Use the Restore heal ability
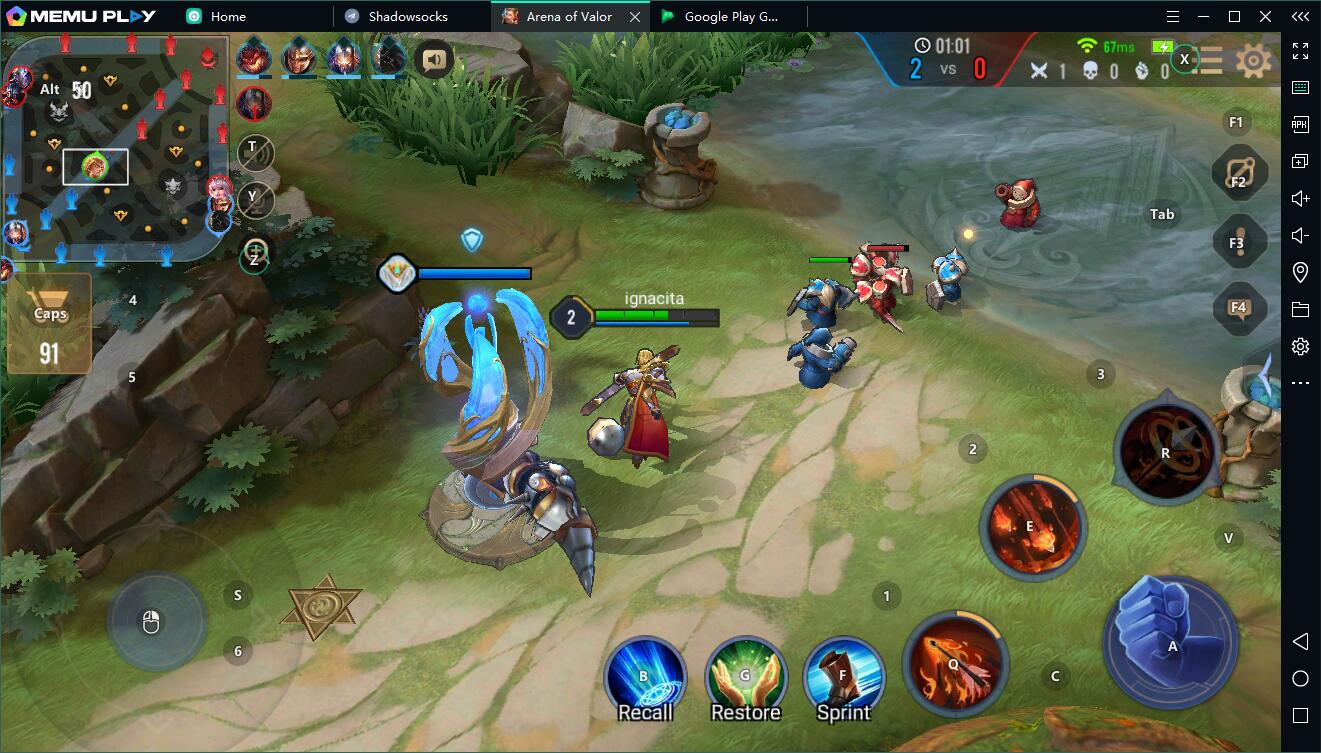 click(745, 677)
